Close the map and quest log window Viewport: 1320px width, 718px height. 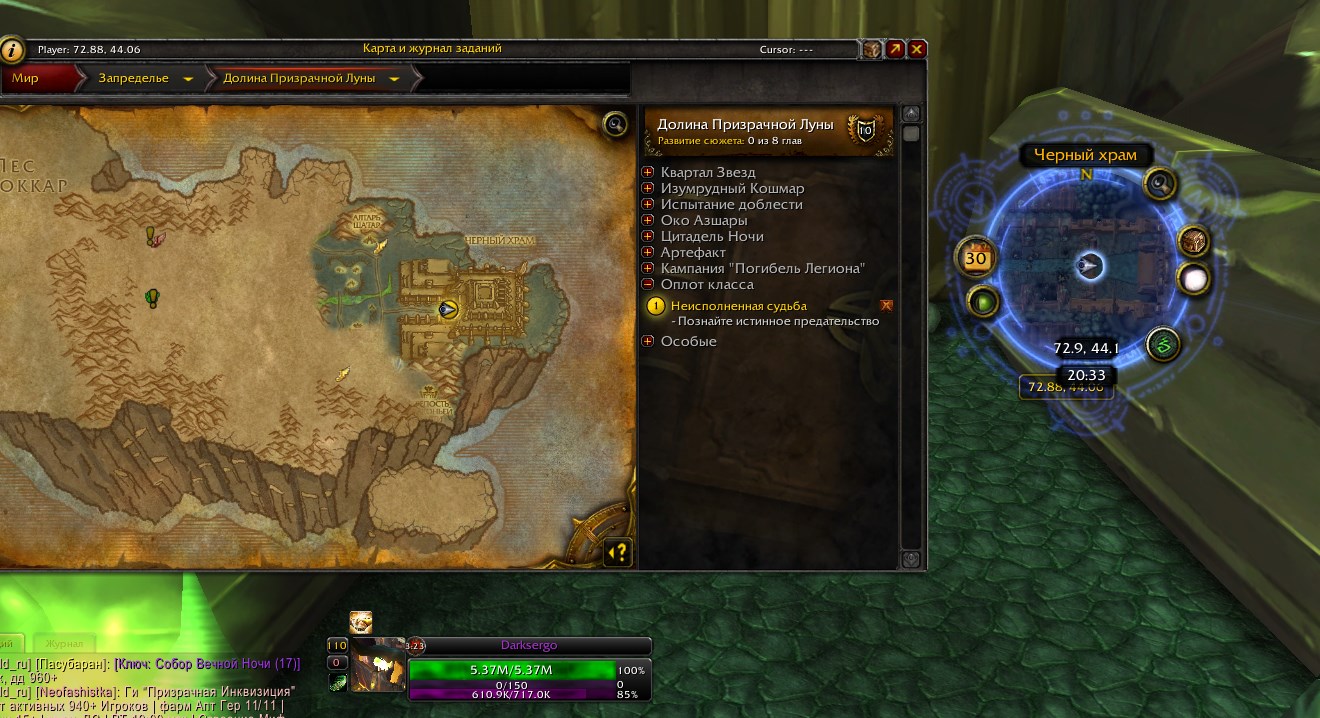[x=917, y=48]
